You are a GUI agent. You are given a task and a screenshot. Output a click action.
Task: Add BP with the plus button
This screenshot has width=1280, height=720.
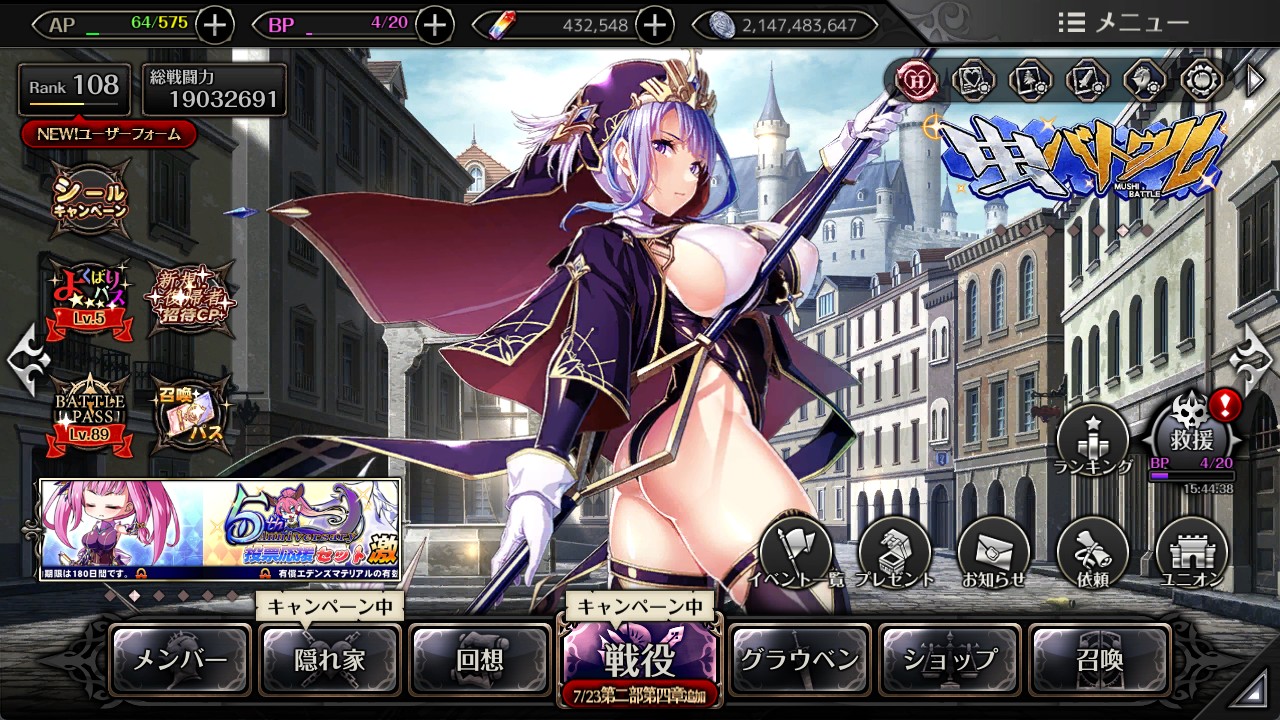coord(434,25)
